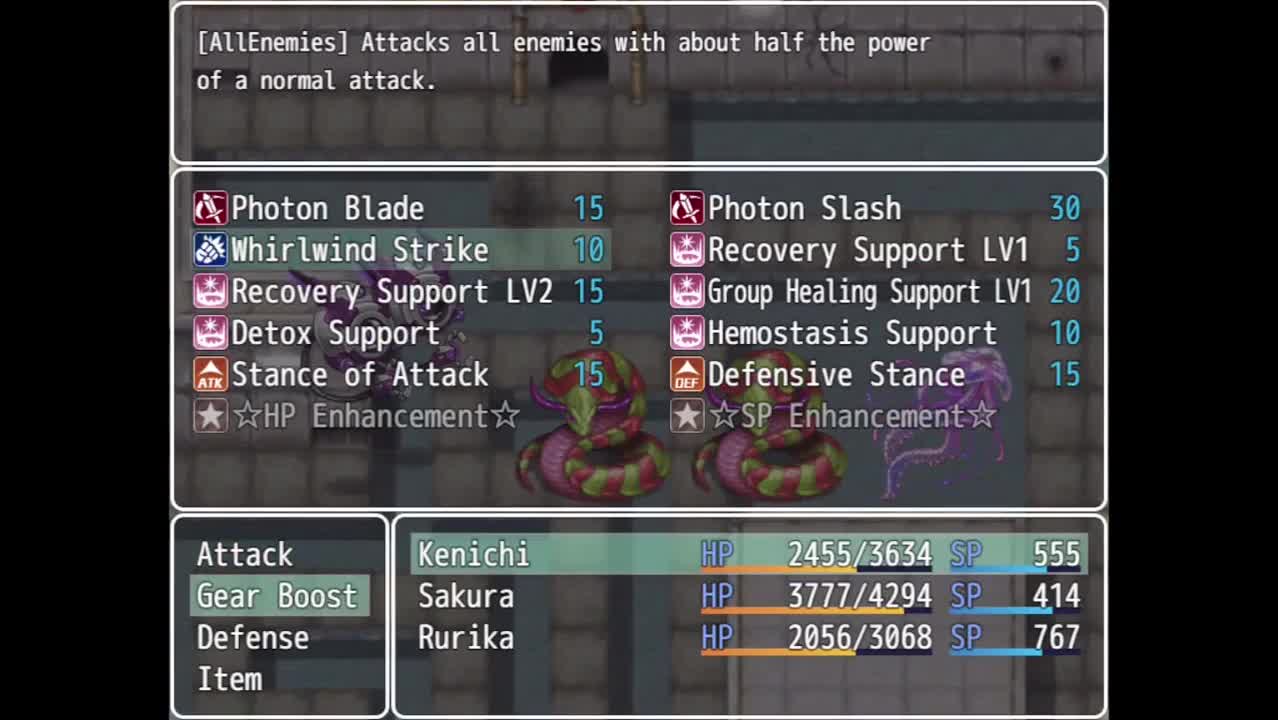Activate Defensive Stance
The height and width of the screenshot is (720, 1278).
[x=876, y=375]
